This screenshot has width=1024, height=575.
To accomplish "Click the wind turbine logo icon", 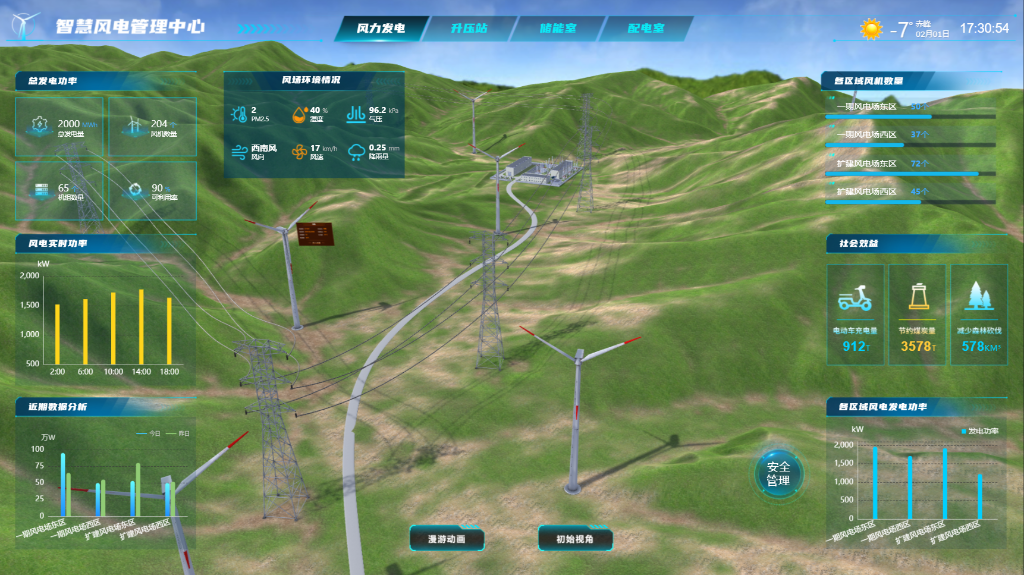I will (26, 26).
